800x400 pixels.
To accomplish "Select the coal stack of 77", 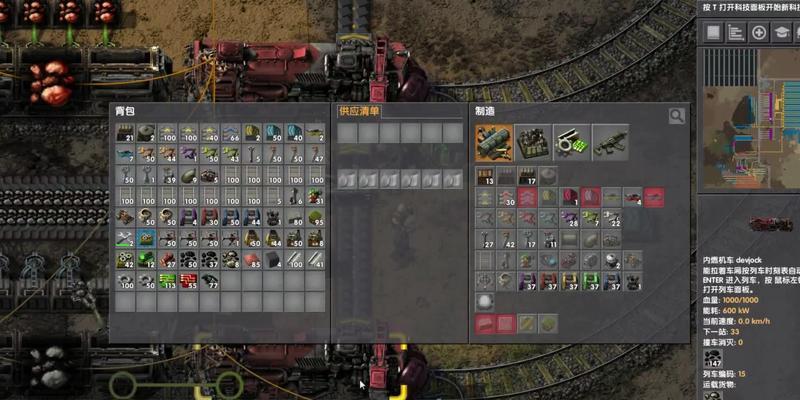I will tap(210, 281).
